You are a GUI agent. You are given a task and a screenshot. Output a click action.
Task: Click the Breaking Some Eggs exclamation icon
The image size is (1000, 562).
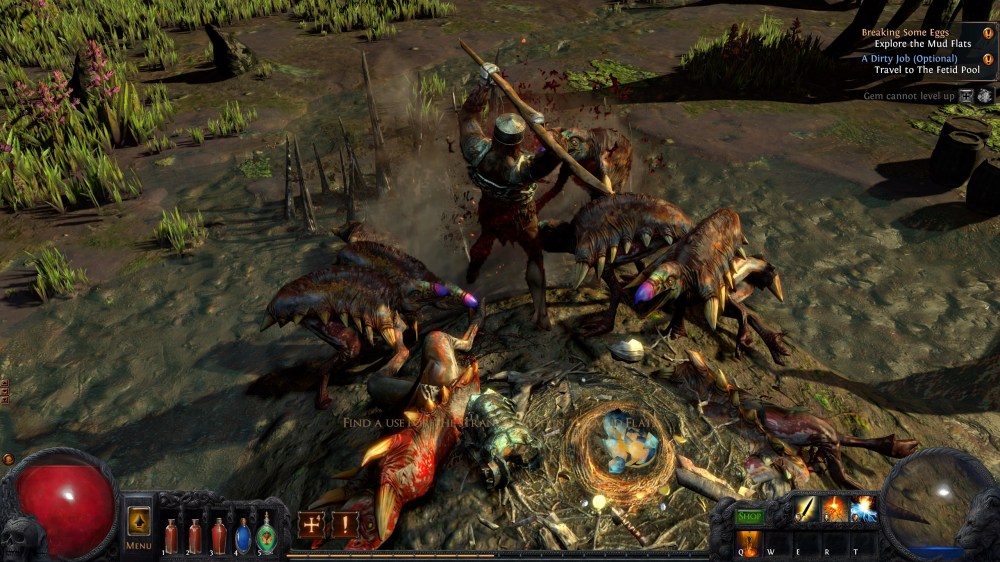coord(988,32)
